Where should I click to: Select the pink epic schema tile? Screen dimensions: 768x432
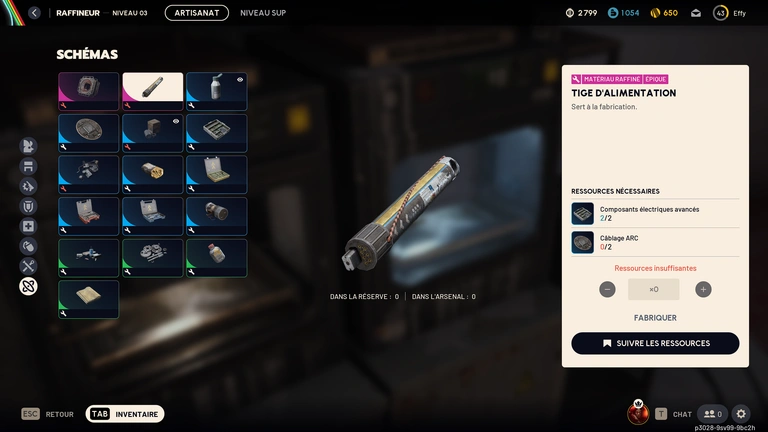[x=88, y=90]
